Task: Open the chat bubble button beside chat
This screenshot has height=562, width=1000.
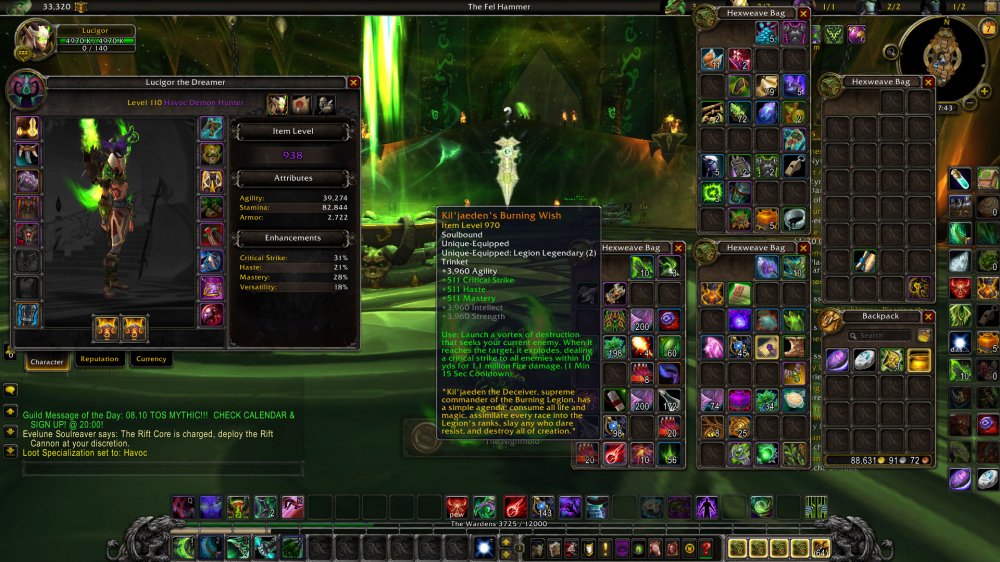Action: [10, 390]
